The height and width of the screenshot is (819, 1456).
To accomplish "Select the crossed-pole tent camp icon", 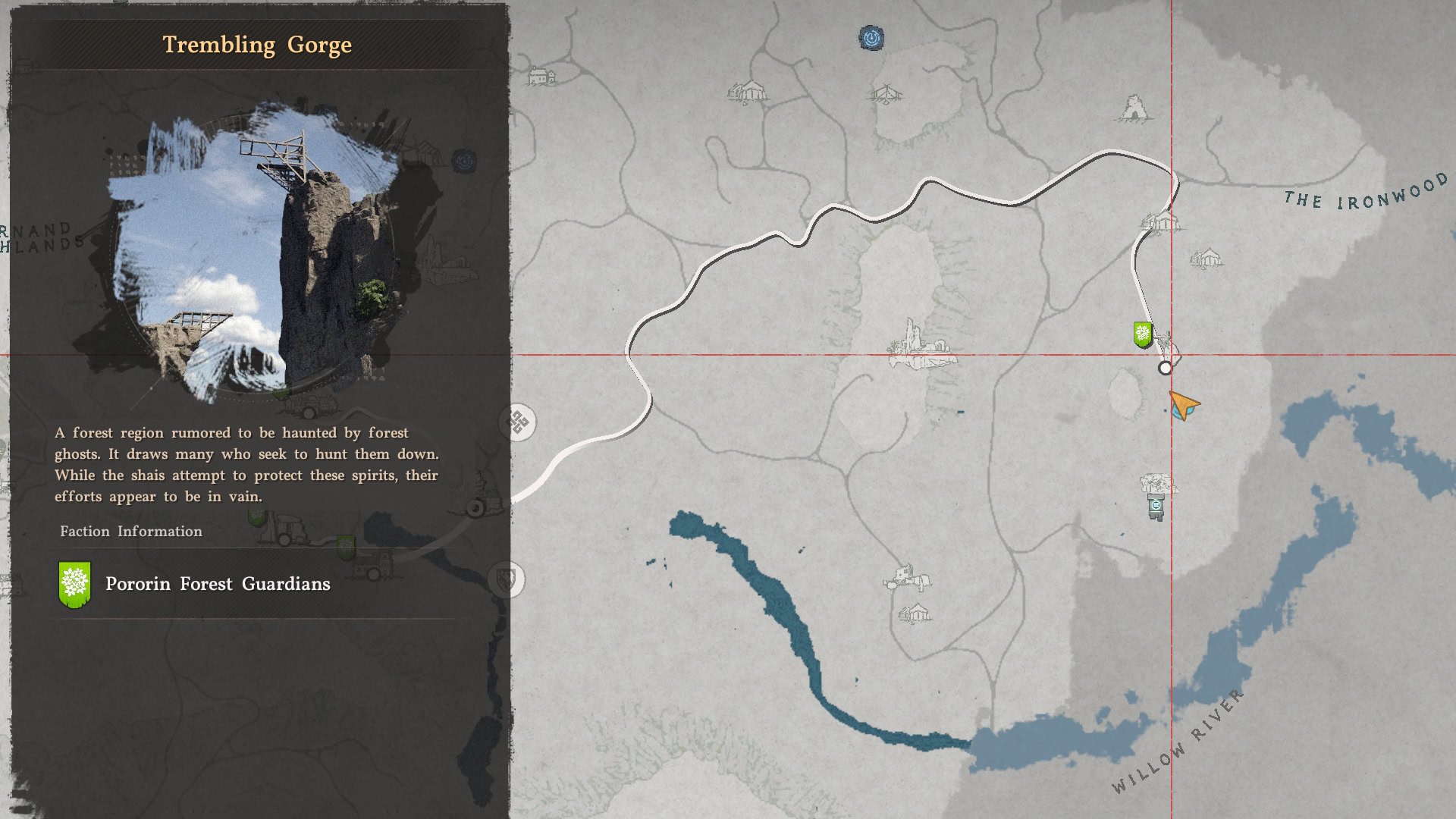I will pyautogui.click(x=884, y=95).
